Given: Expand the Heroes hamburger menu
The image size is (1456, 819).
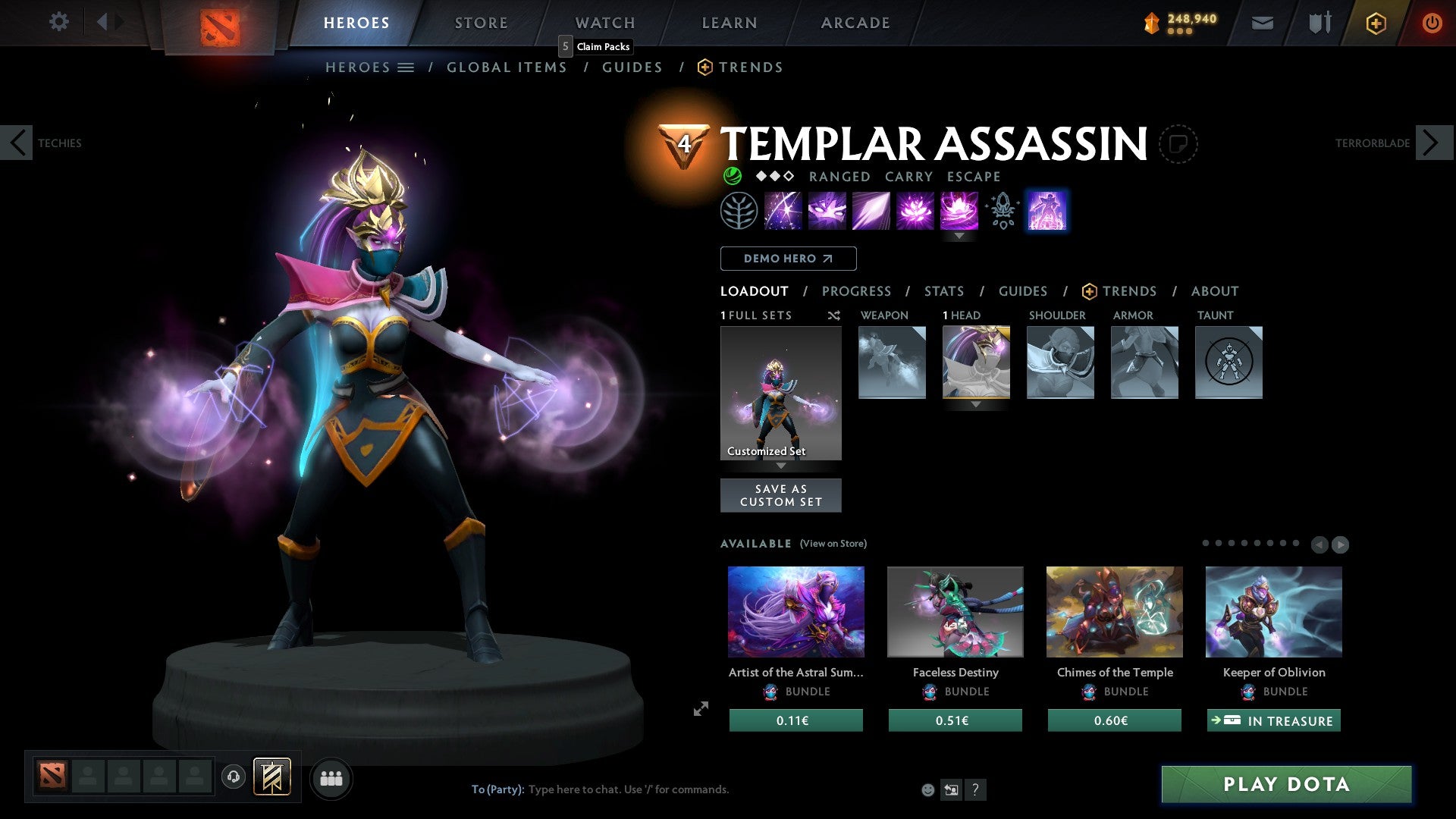Looking at the screenshot, I should point(404,67).
